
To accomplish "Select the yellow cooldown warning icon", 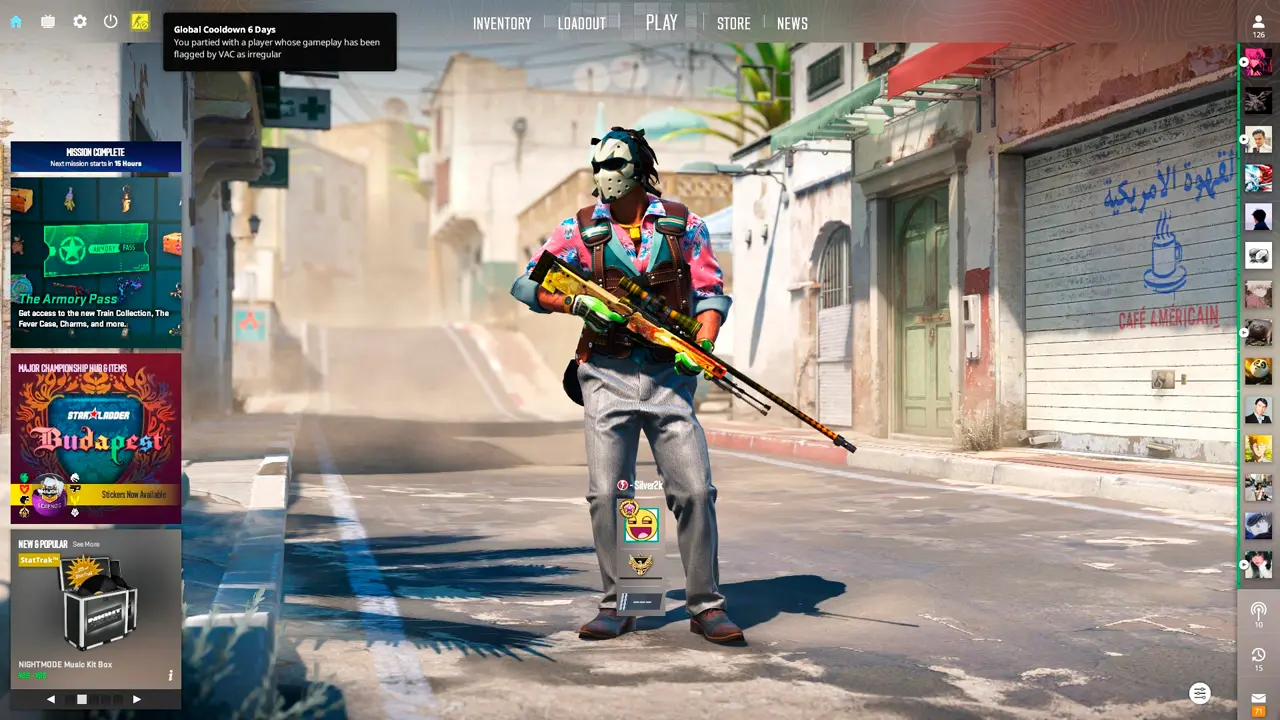I will pyautogui.click(x=140, y=22).
